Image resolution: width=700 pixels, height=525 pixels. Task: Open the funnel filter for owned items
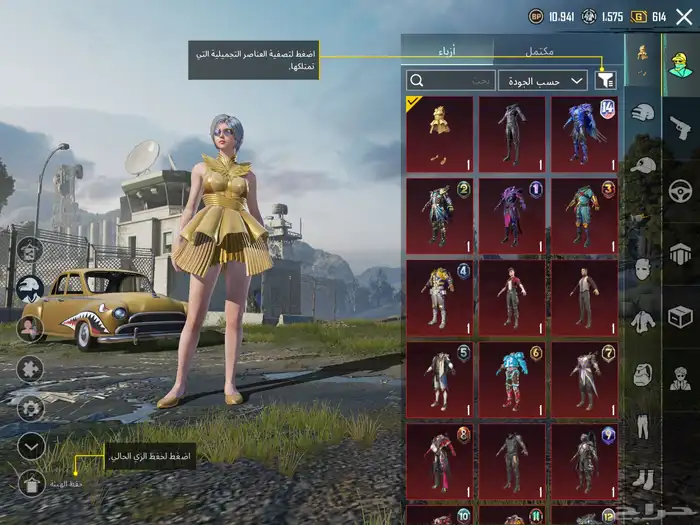(606, 80)
